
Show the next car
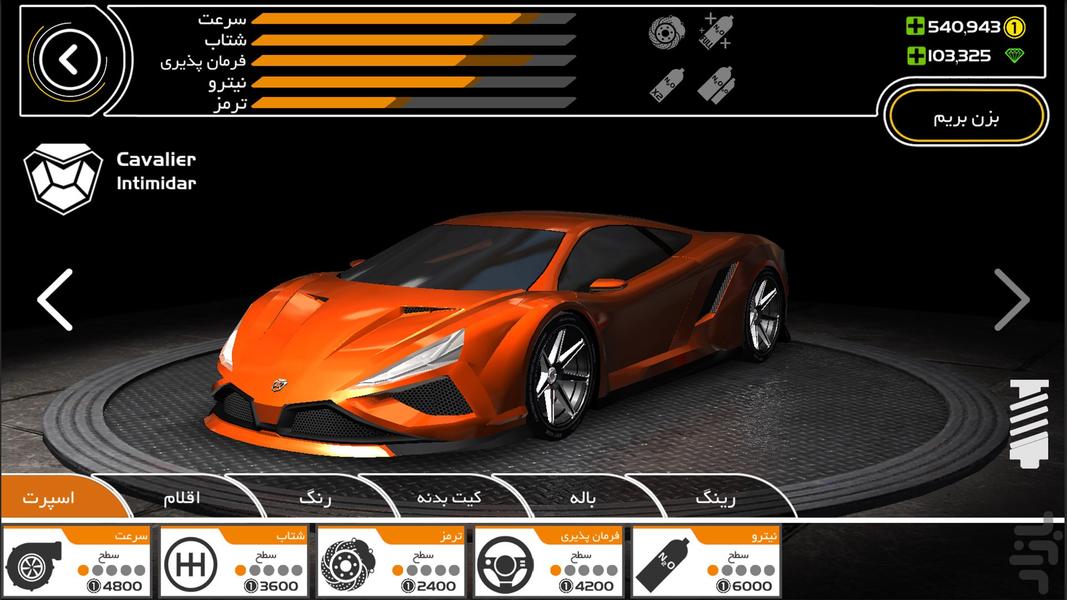tap(1011, 299)
